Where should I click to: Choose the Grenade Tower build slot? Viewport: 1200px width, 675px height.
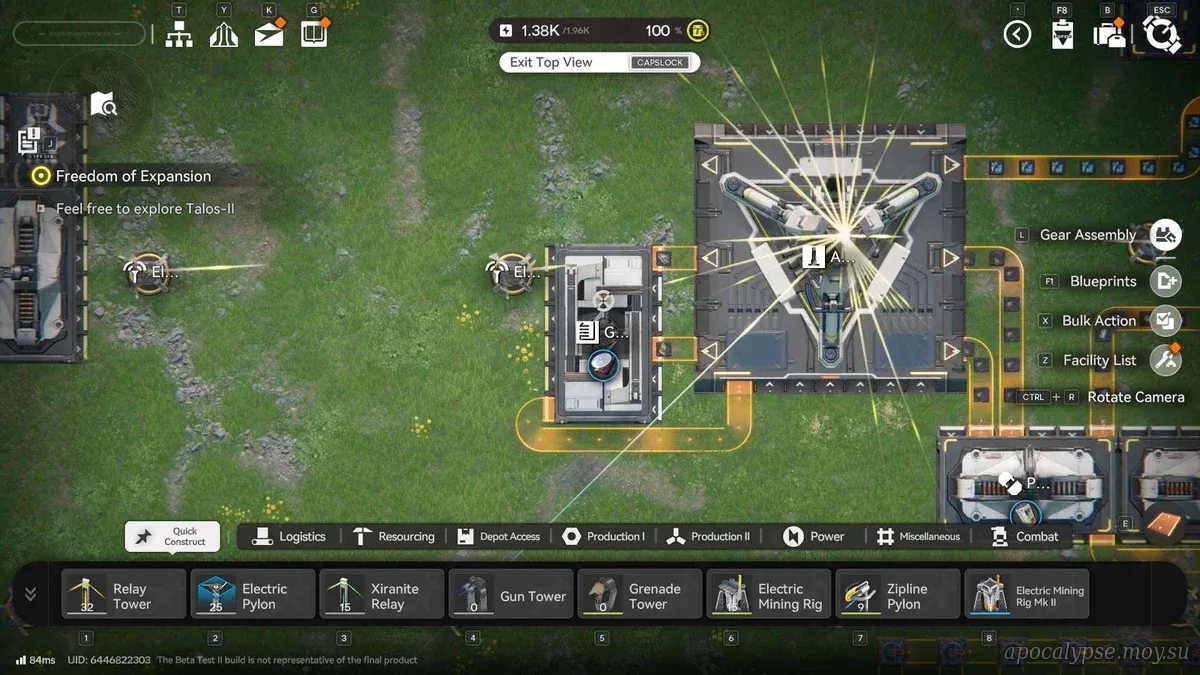tap(640, 596)
